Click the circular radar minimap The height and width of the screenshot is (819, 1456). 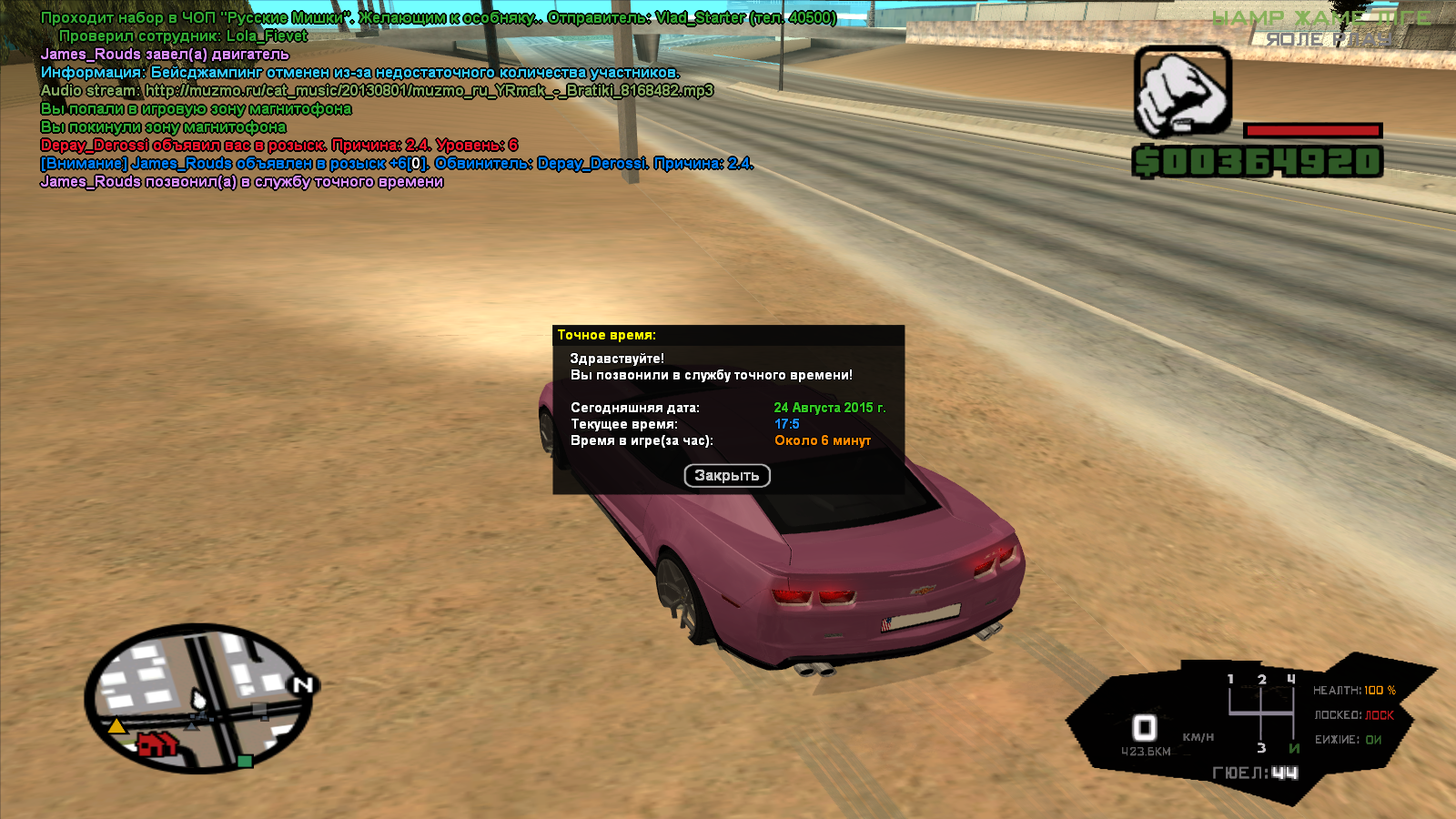coord(198,696)
